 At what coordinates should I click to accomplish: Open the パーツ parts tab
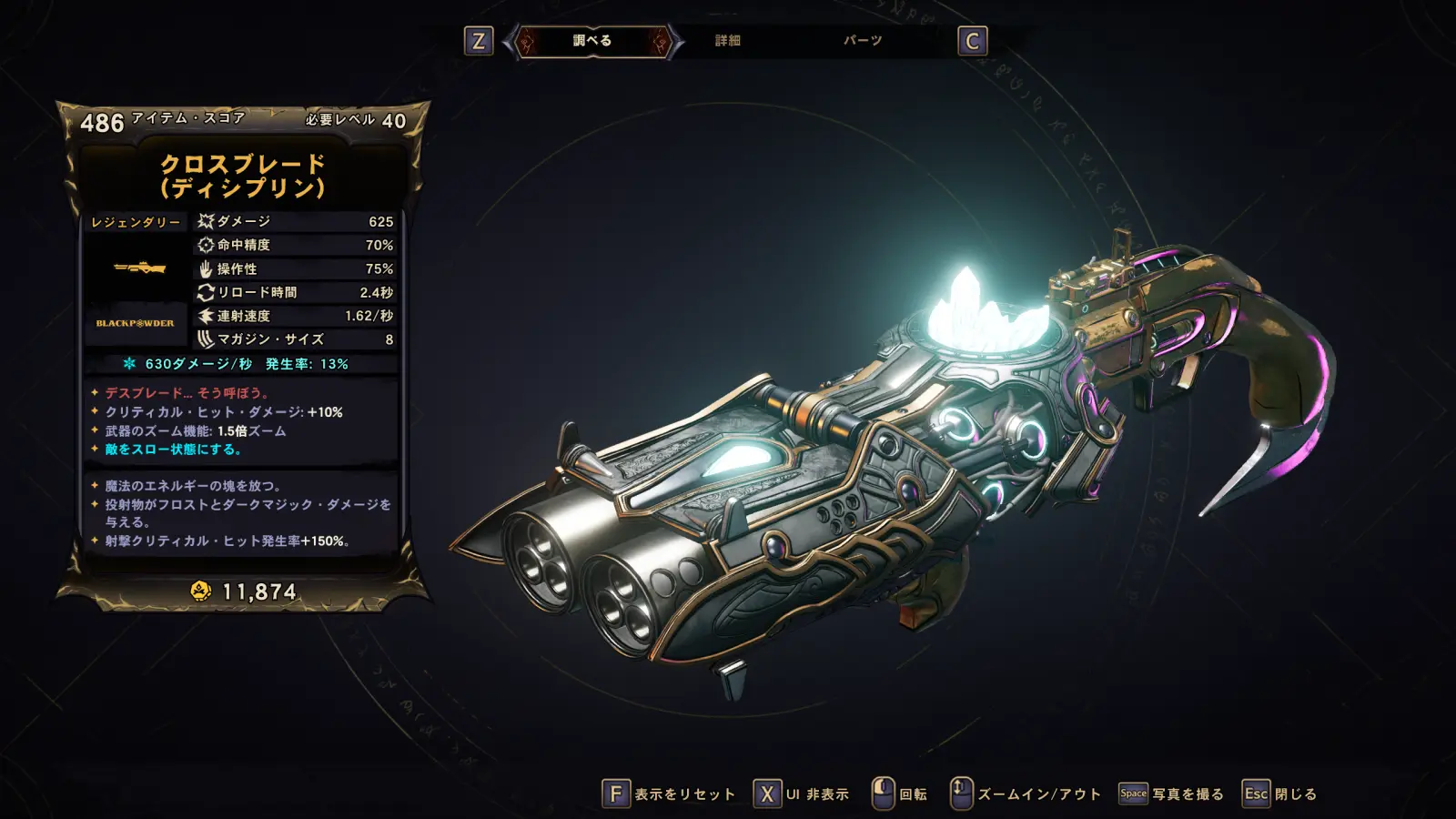coord(862,41)
